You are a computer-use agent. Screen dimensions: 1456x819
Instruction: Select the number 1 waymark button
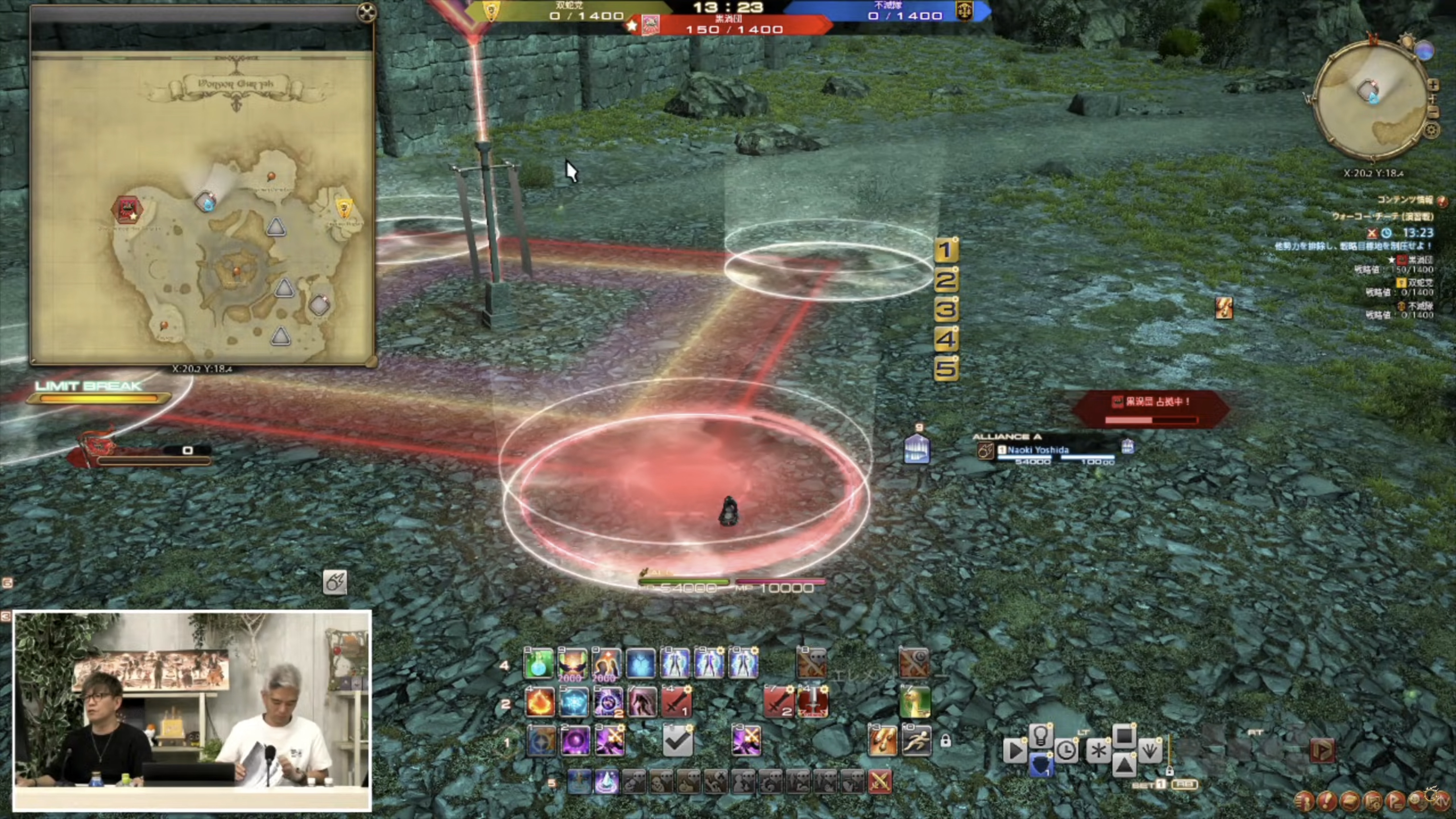[946, 250]
